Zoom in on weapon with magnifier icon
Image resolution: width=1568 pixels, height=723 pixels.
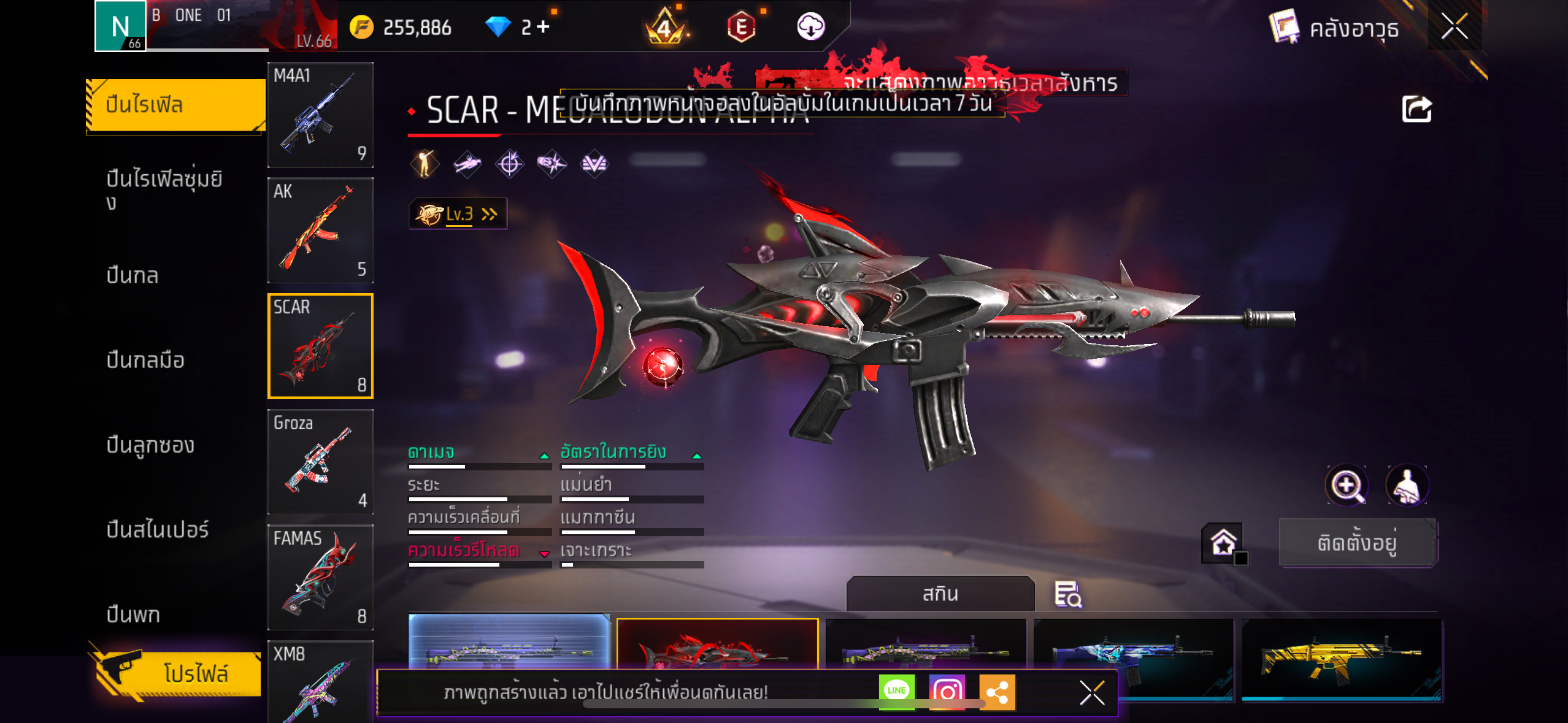tap(1347, 486)
